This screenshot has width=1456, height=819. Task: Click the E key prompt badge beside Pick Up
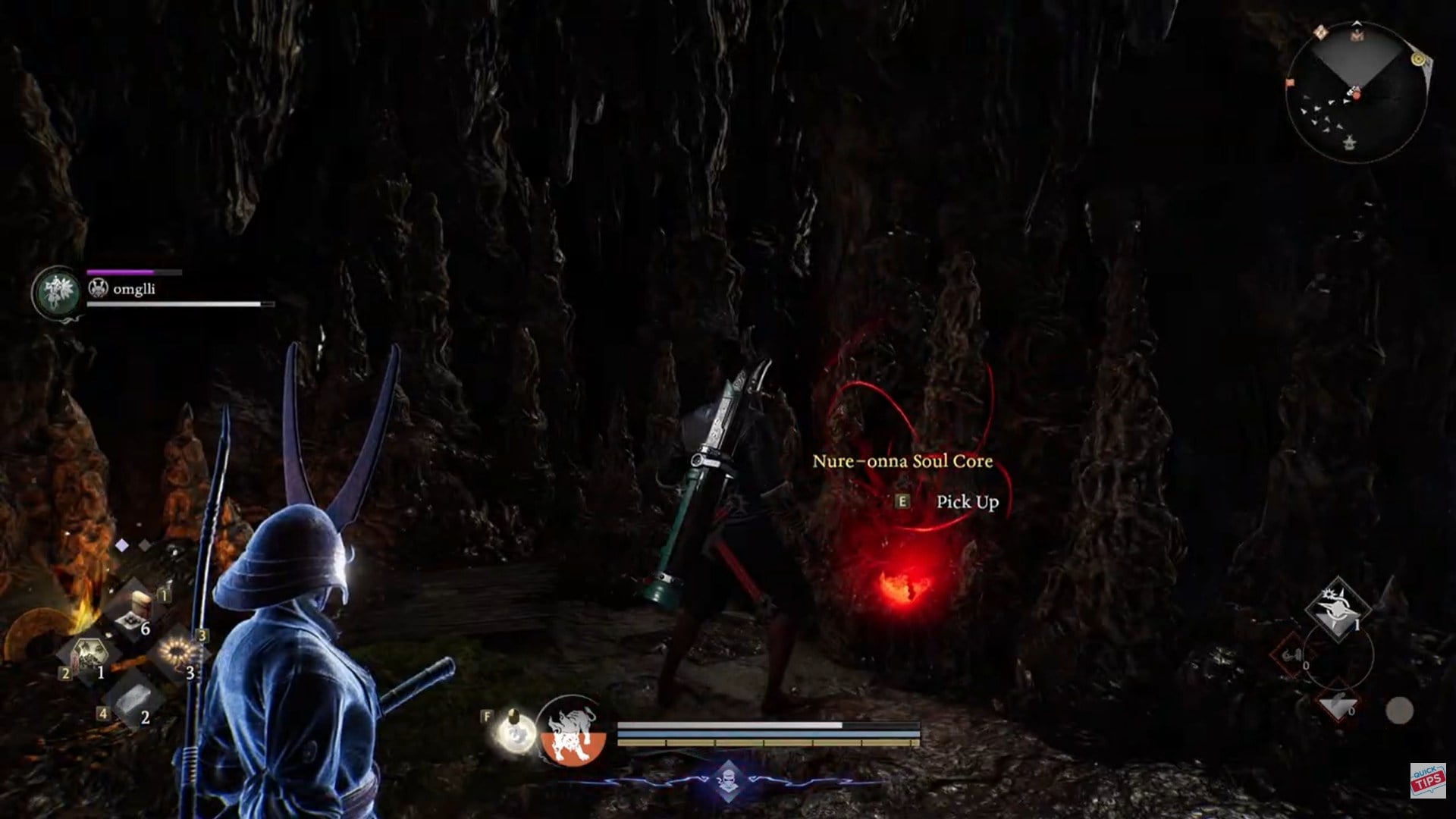tap(902, 502)
